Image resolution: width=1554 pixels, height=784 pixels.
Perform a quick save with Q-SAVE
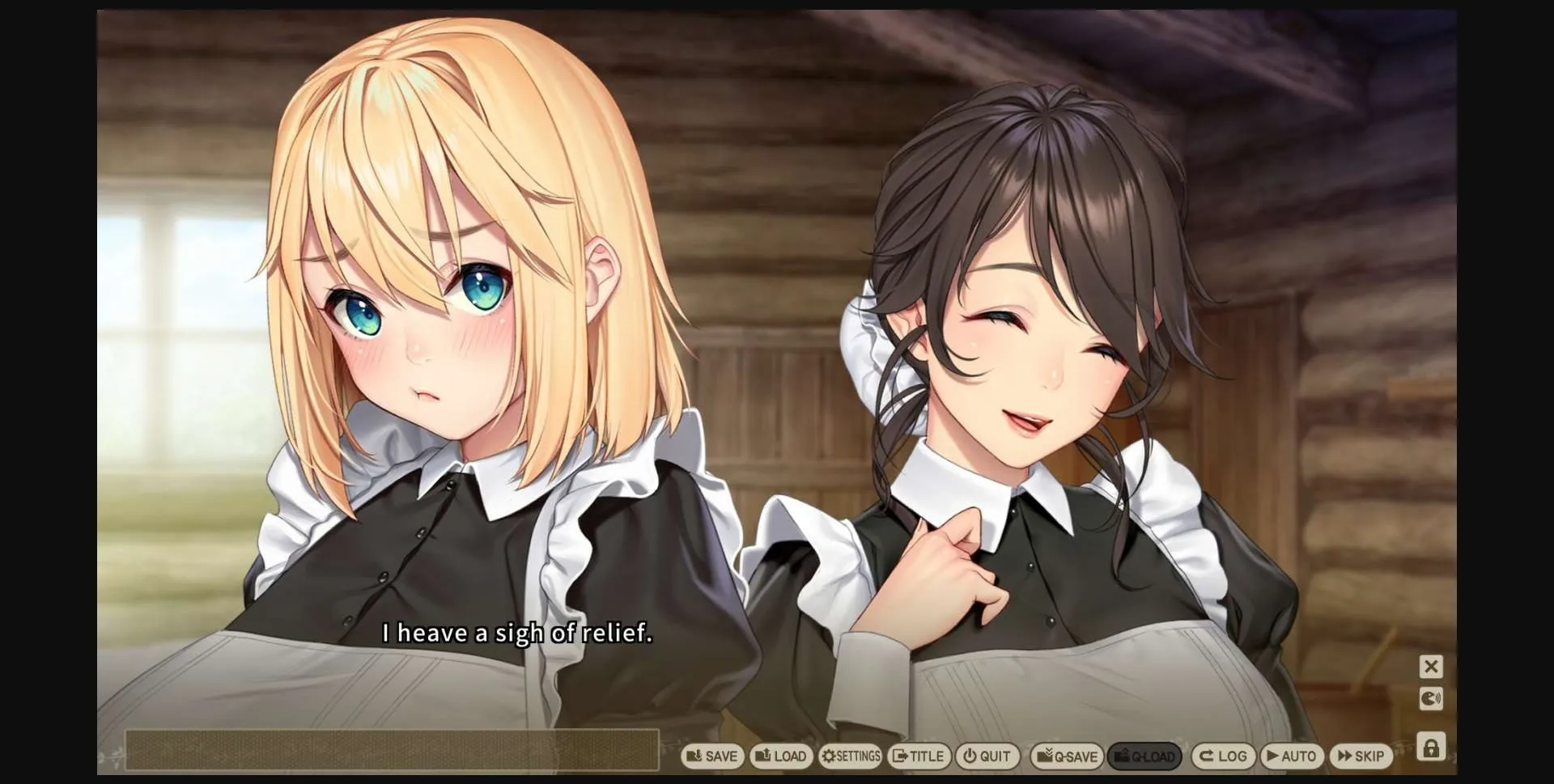coord(1067,756)
